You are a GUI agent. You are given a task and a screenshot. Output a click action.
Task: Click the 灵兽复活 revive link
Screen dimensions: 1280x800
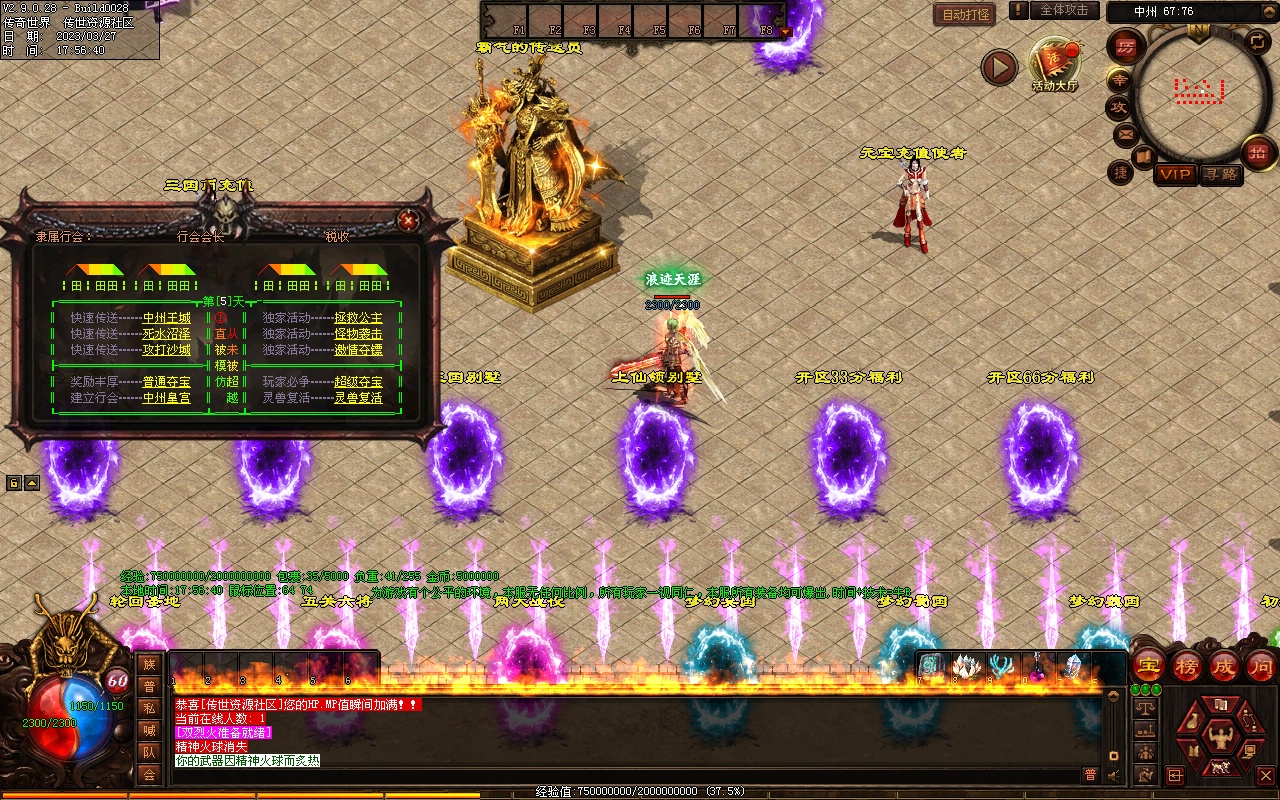(358, 398)
